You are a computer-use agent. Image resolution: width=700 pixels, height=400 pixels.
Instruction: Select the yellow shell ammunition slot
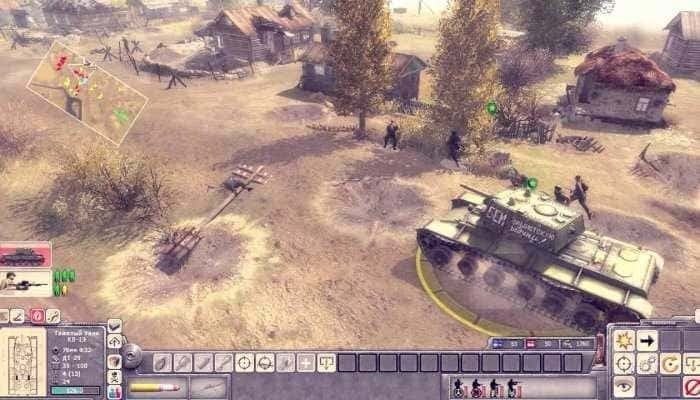coord(153,386)
